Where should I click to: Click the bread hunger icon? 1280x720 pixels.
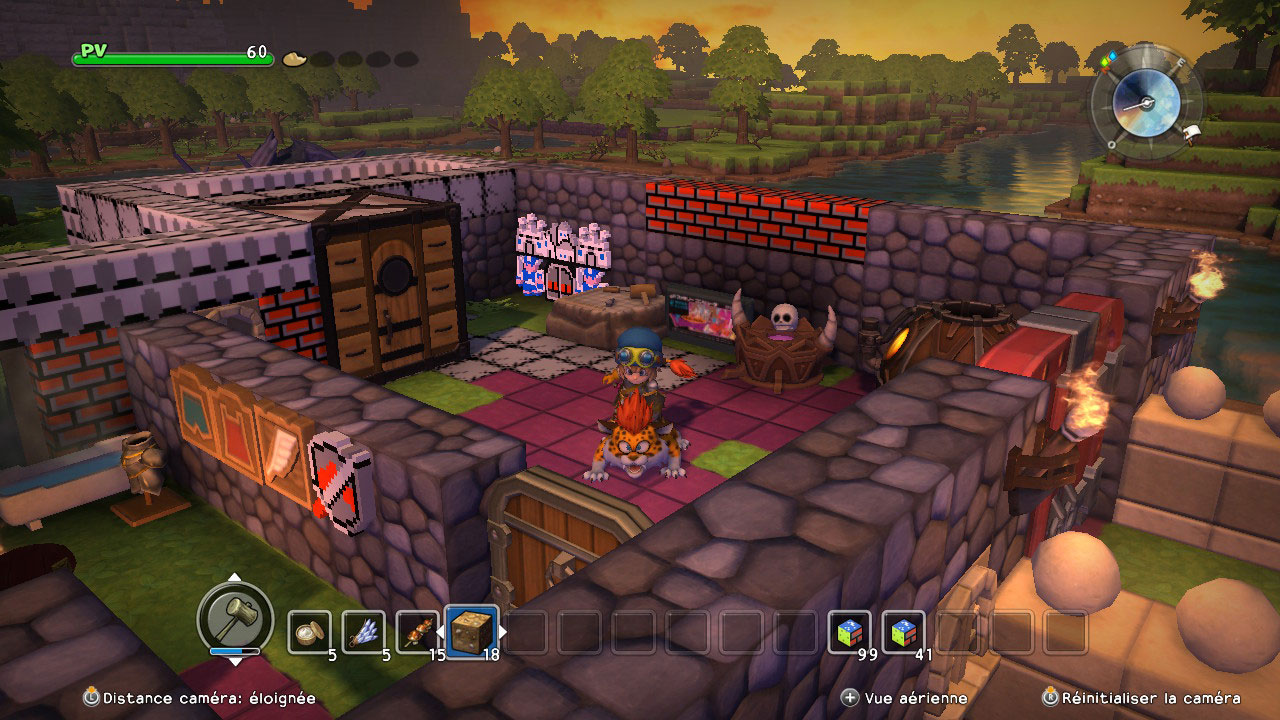pyautogui.click(x=294, y=59)
